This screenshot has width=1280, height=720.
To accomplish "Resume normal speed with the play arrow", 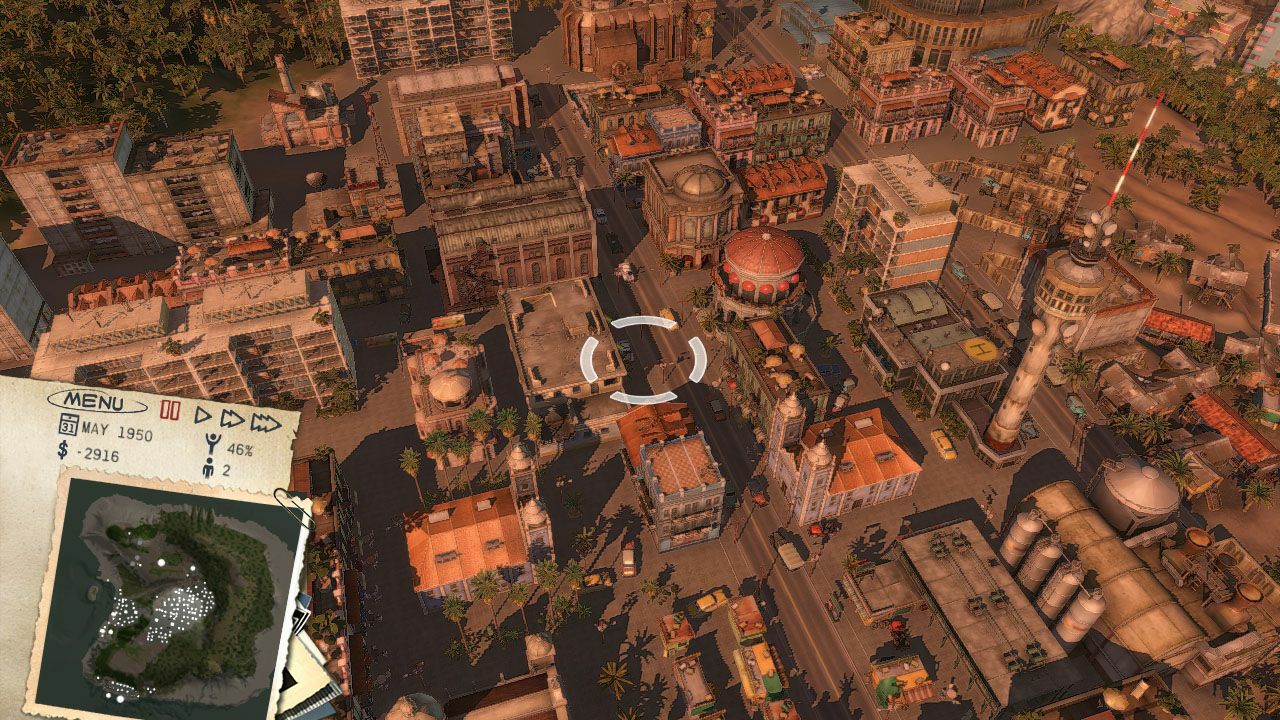I will tap(203, 415).
